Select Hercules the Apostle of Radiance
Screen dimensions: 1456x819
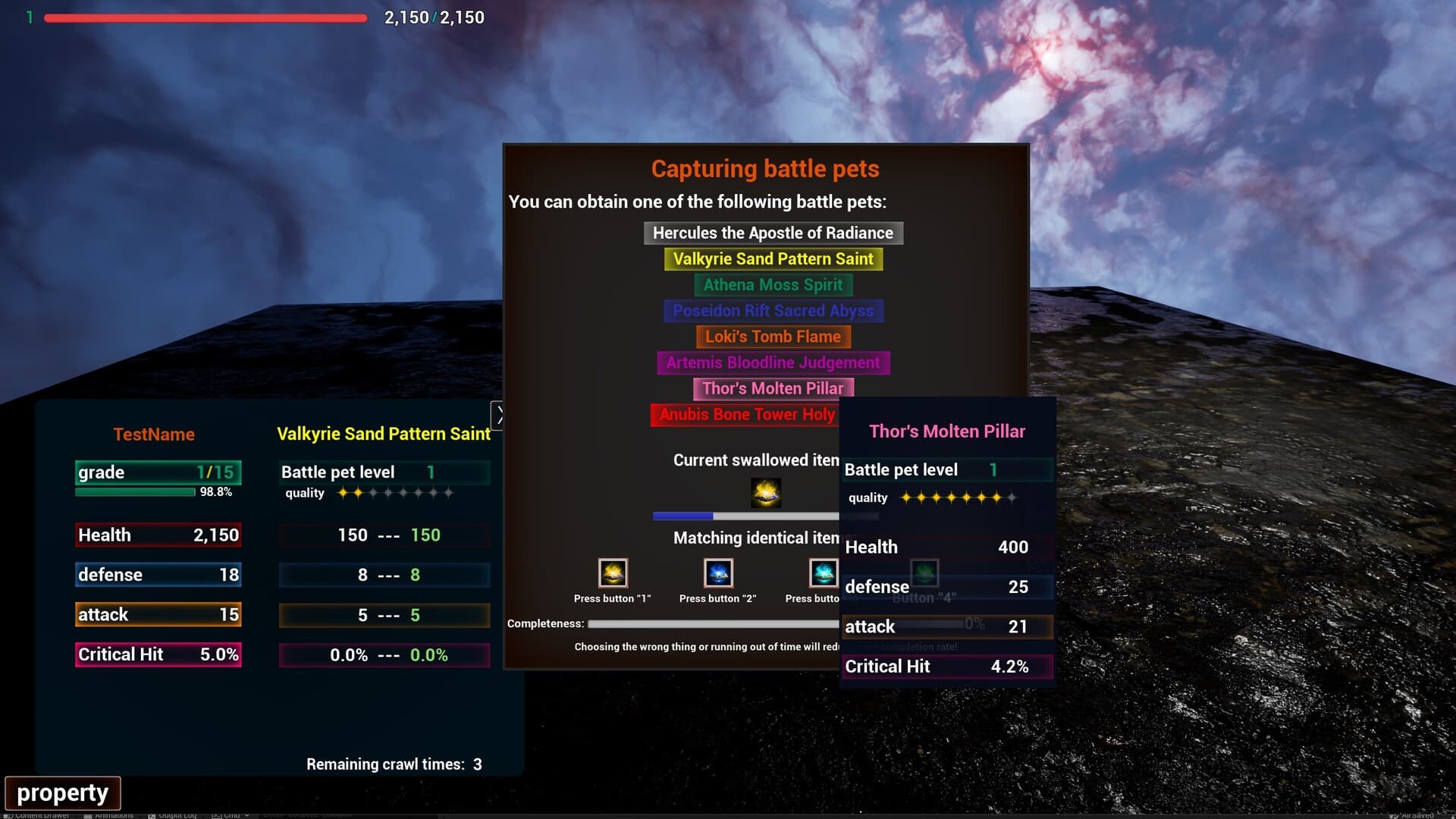pyautogui.click(x=773, y=233)
